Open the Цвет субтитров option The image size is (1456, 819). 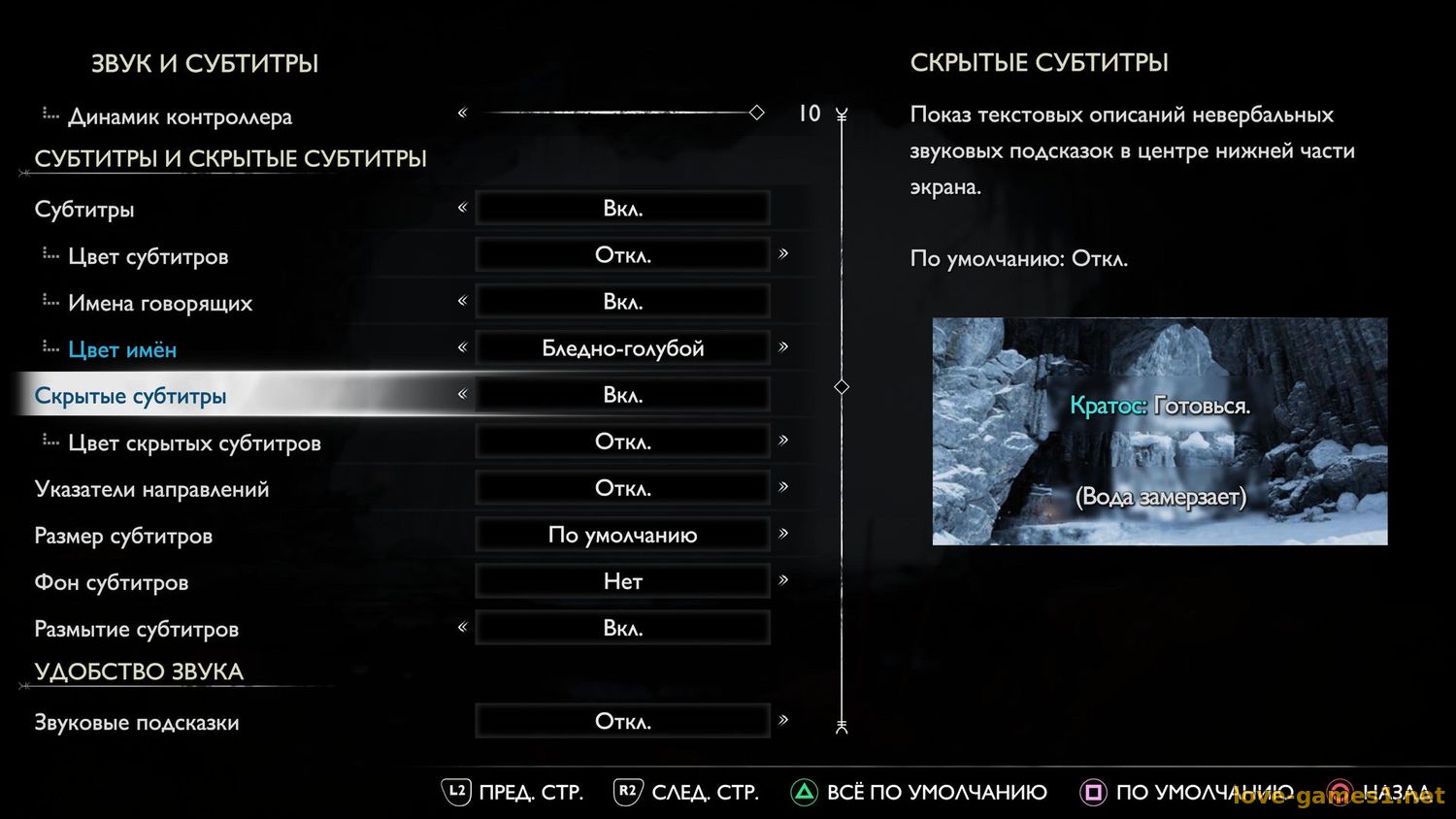tap(148, 256)
